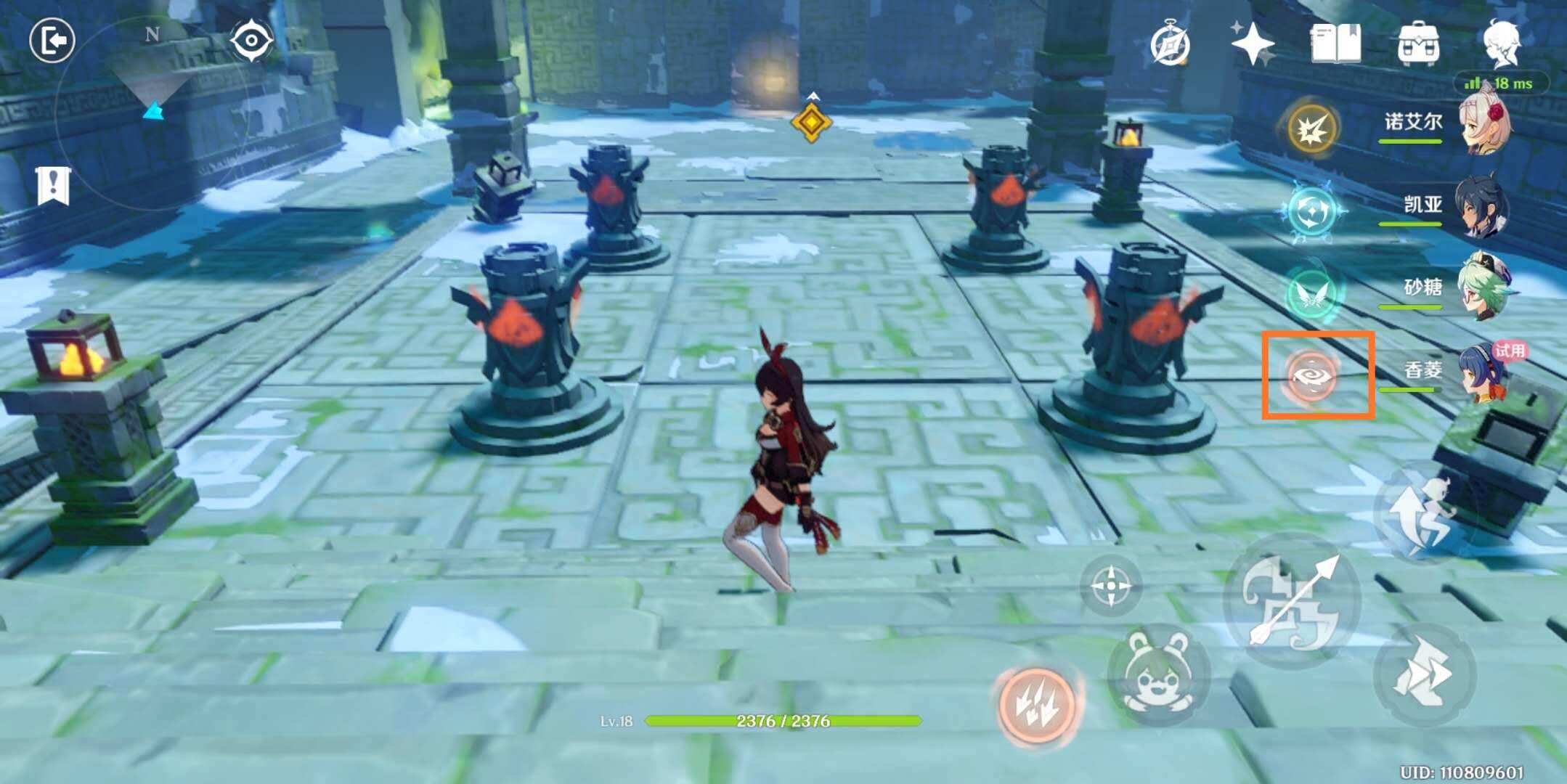
Task: Open the Adventurer Handbook book icon
Action: (1336, 45)
